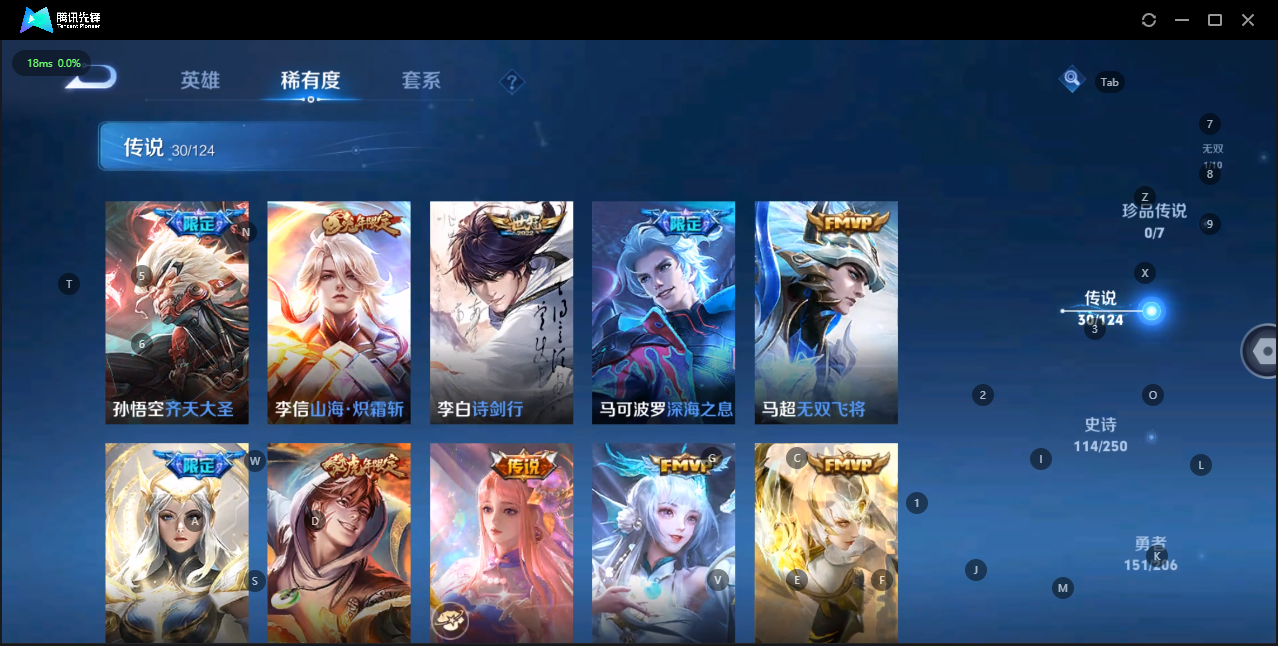Viewport: 1278px width, 646px height.
Task: Pick the 马超 无双飞将 skin card
Action: click(826, 312)
